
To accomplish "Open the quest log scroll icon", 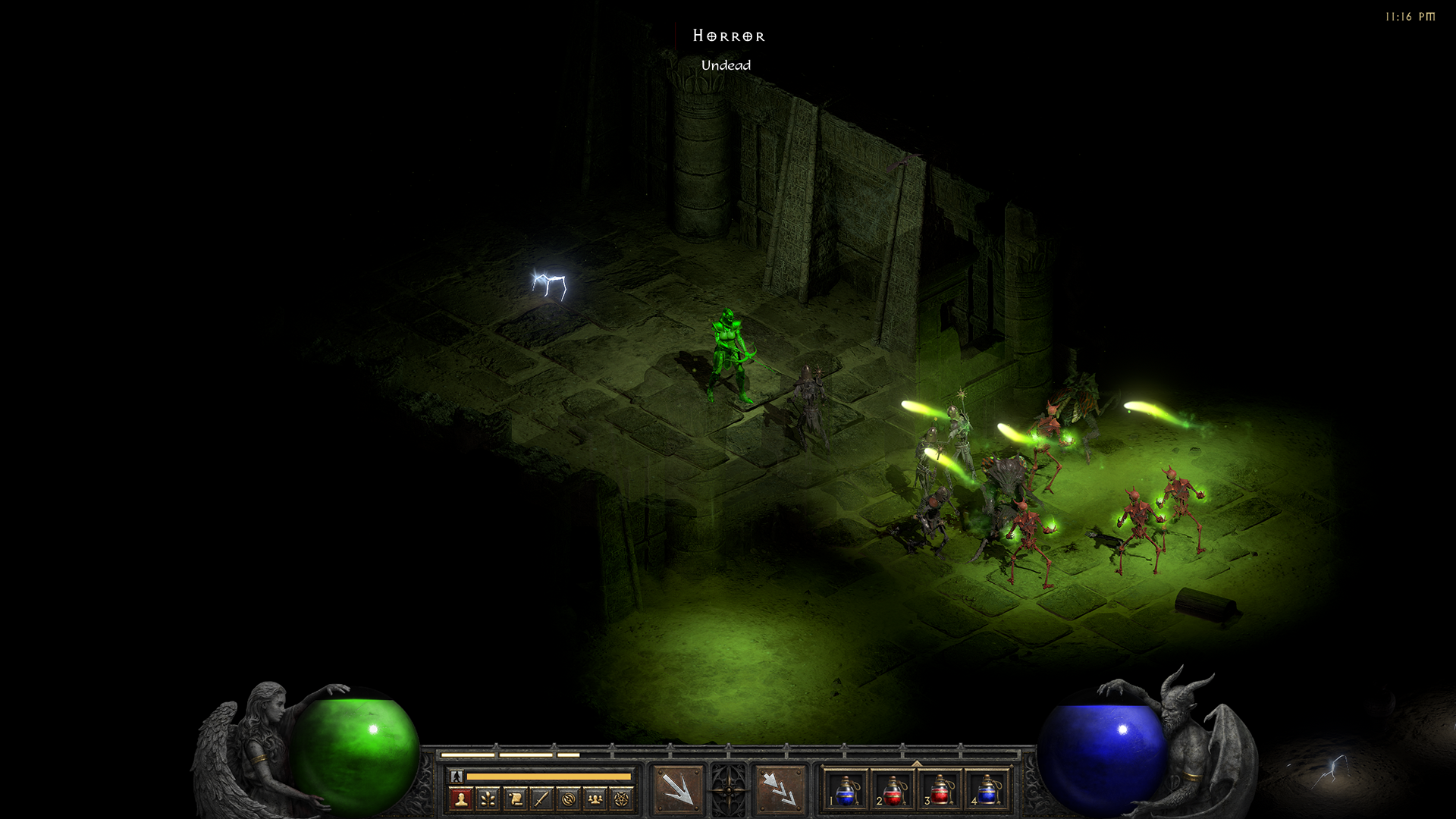I will (x=515, y=799).
